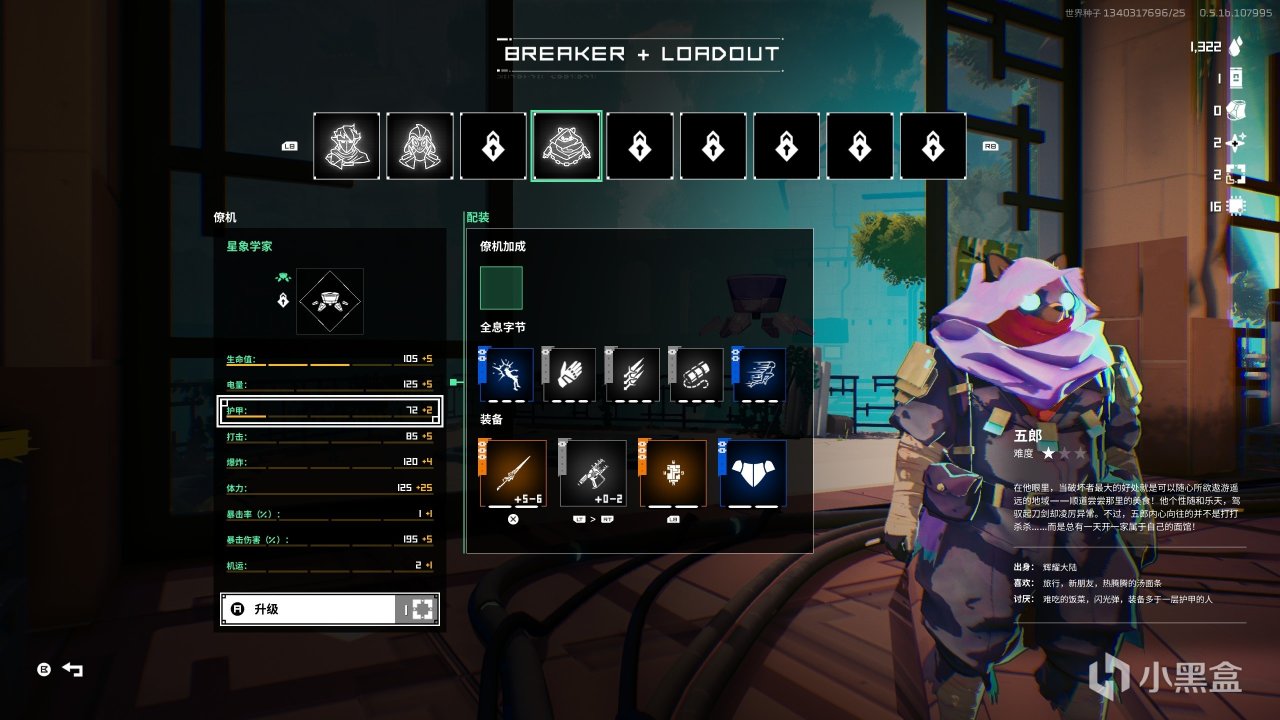1280x720 pixels.
Task: Select the orange amulet equipment slot
Action: pos(673,473)
